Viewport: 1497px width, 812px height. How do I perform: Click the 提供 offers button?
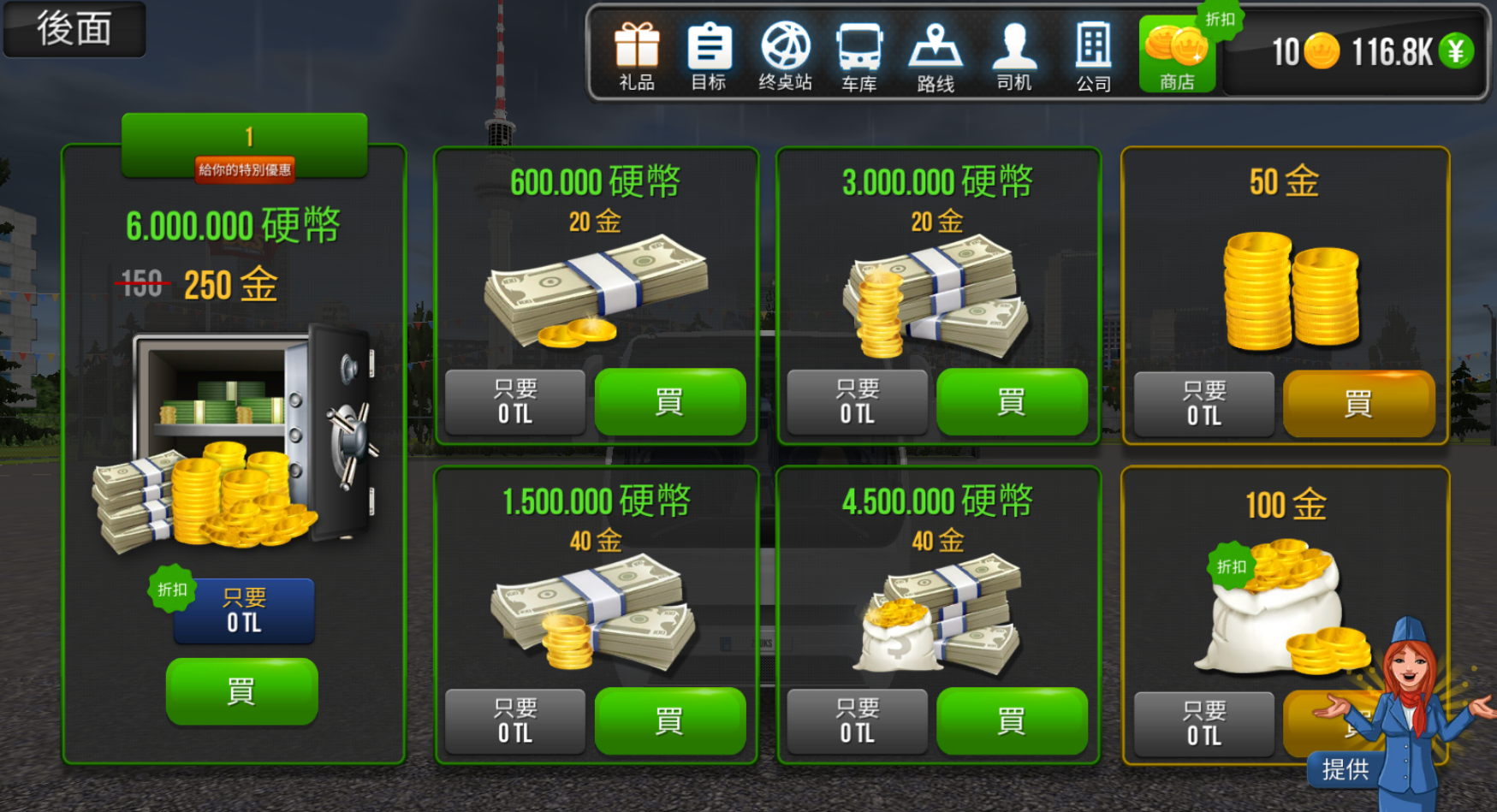tap(1347, 769)
